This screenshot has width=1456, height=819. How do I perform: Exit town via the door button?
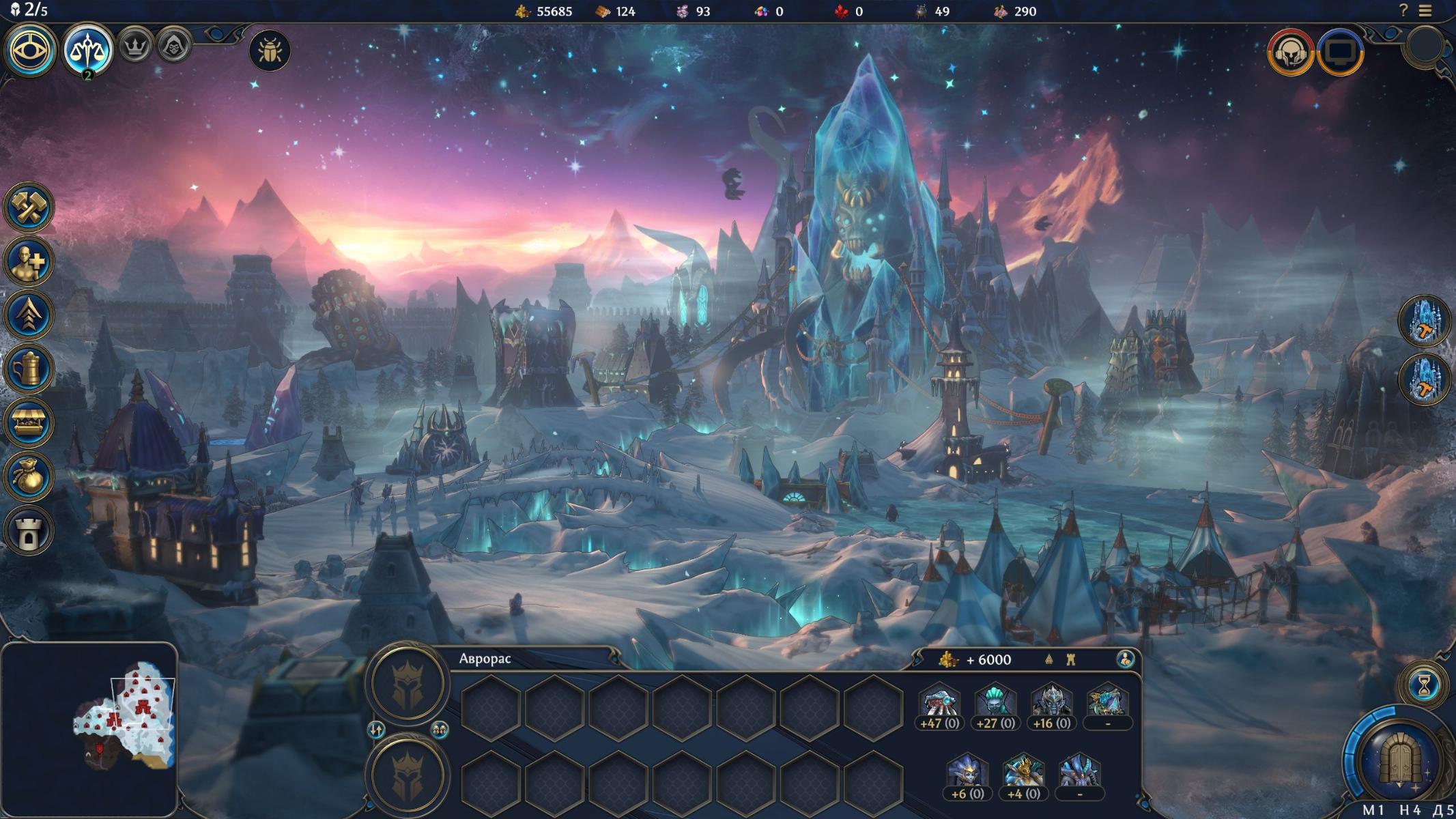point(1399,759)
